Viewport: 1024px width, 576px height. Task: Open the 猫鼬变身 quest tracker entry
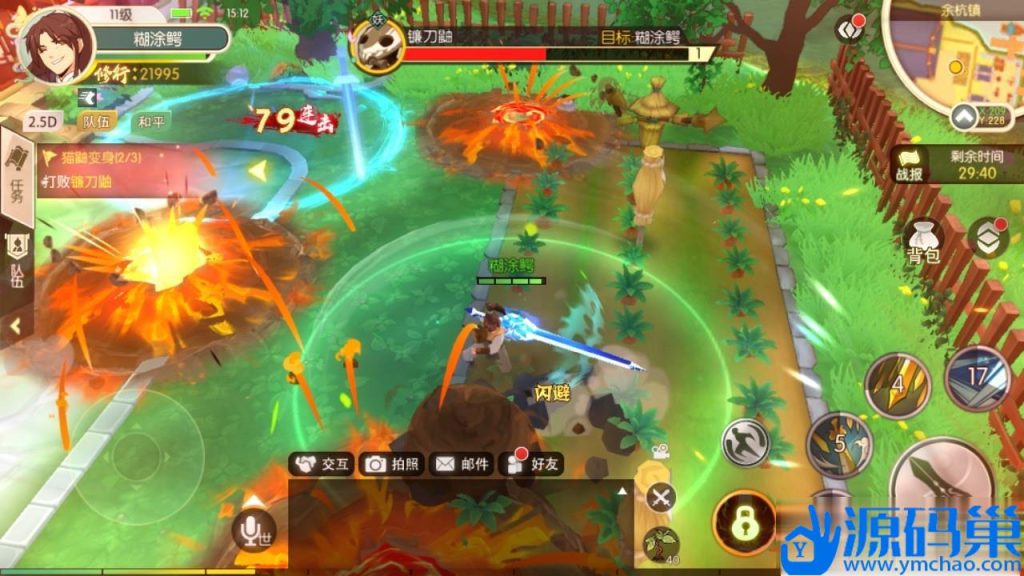(x=95, y=157)
